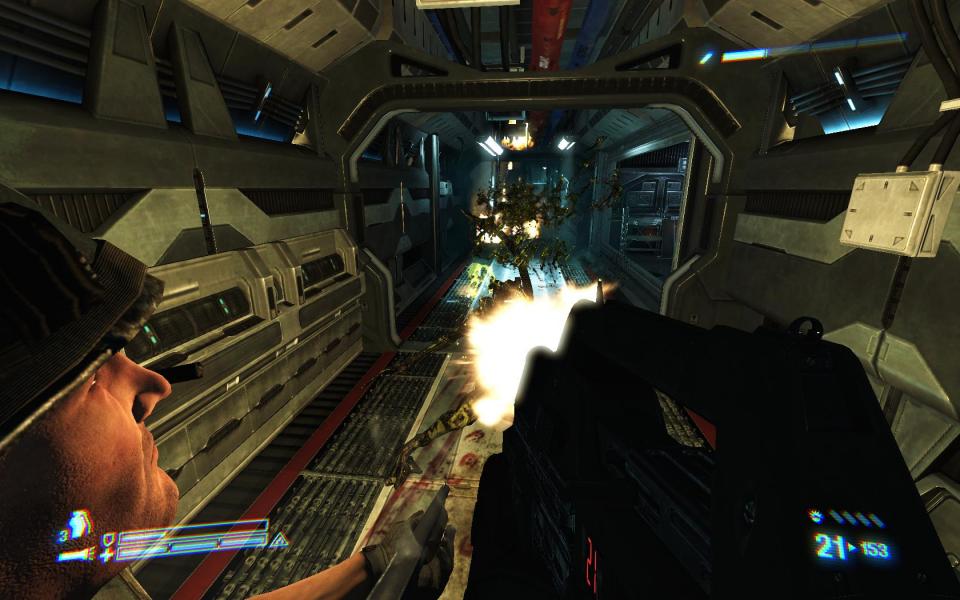Click the armor shield icon

tap(107, 541)
